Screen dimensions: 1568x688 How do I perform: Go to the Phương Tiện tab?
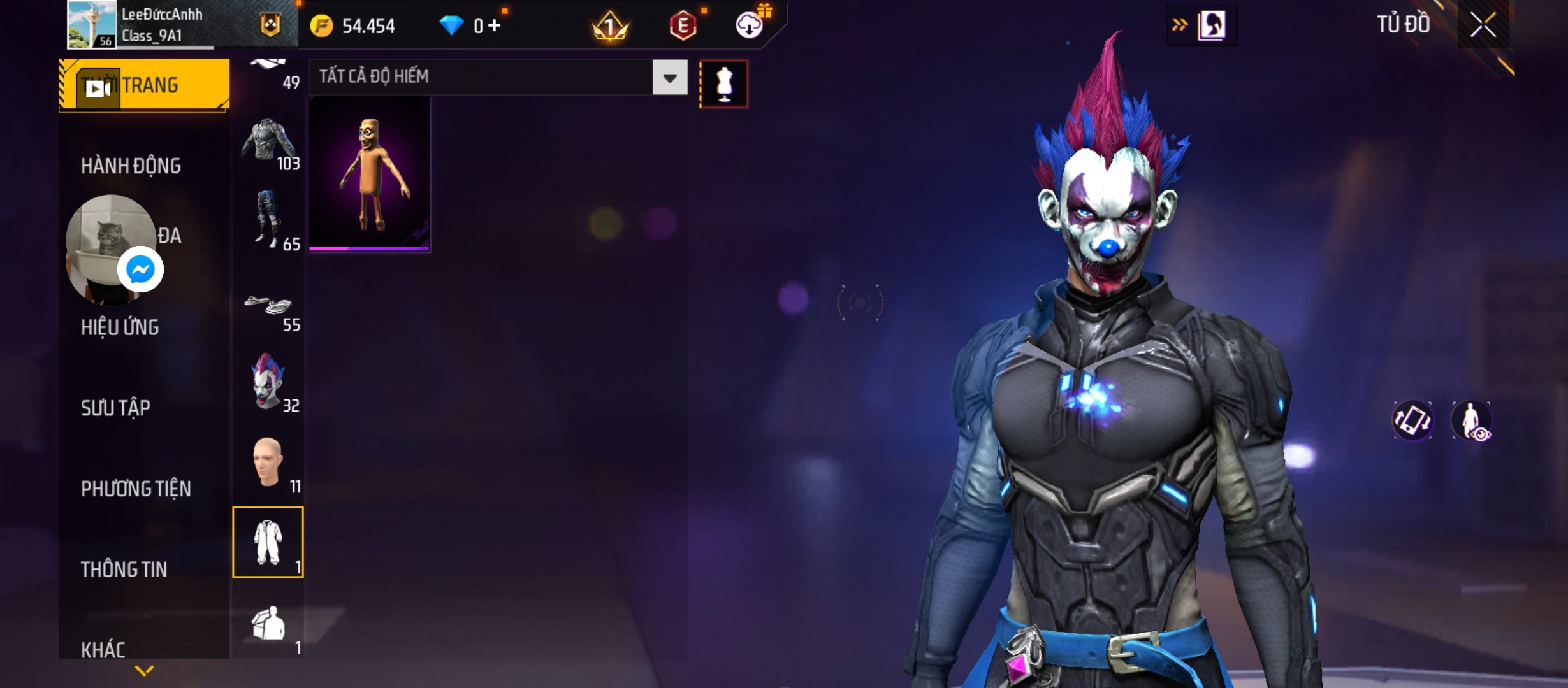point(136,489)
